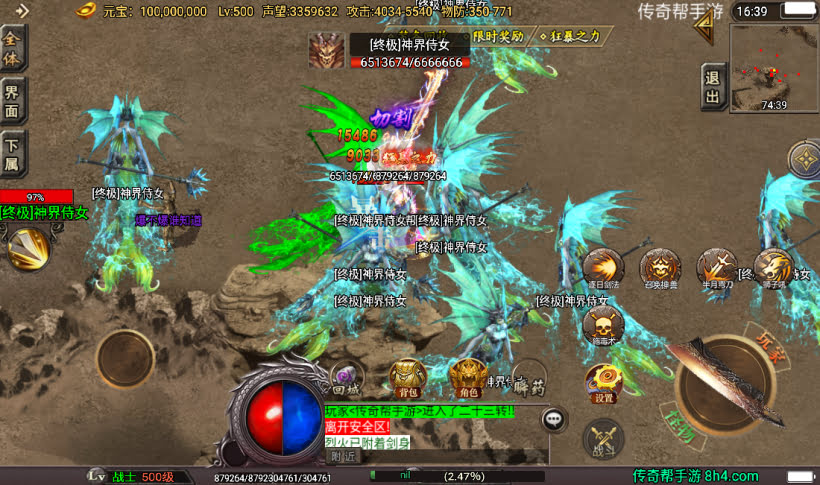The width and height of the screenshot is (820, 485).
Task: Cast the 施毒术 skull skill
Action: point(603,325)
